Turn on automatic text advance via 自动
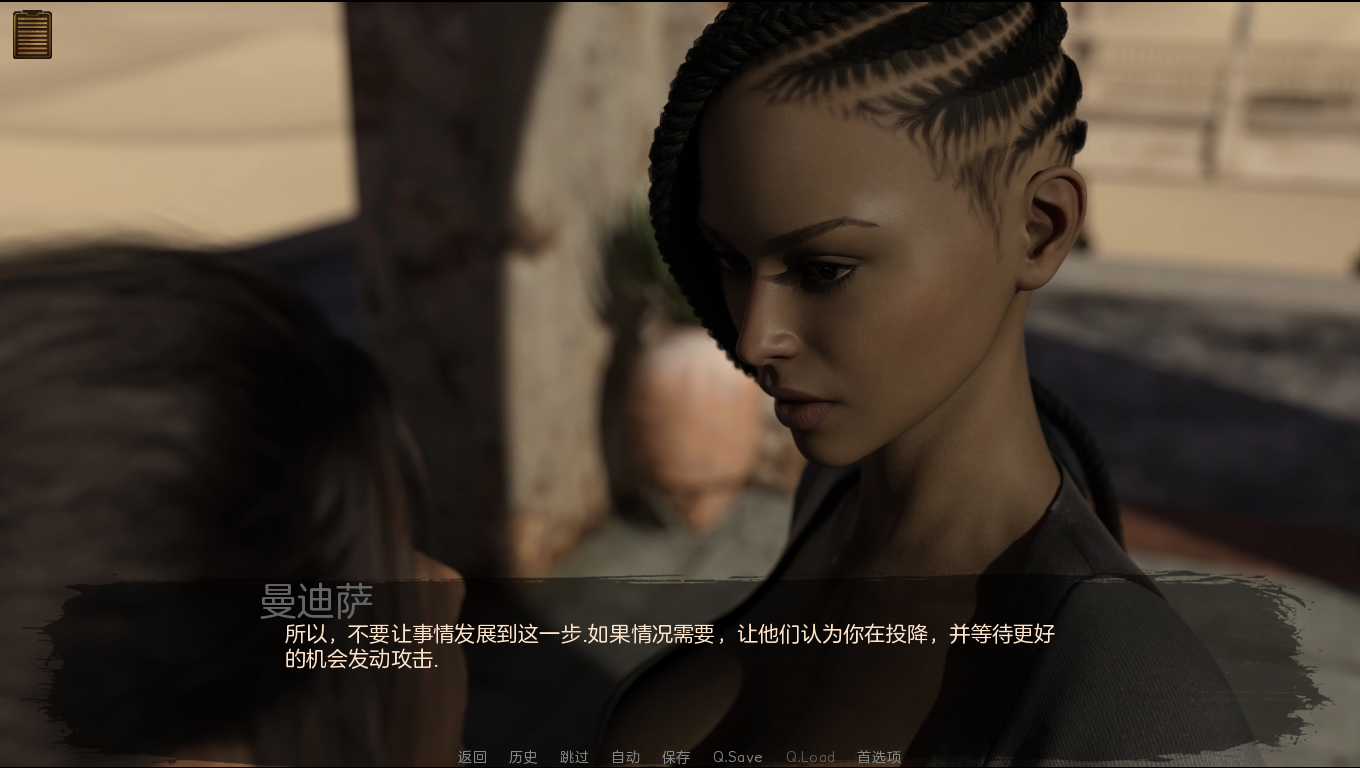 click(624, 757)
